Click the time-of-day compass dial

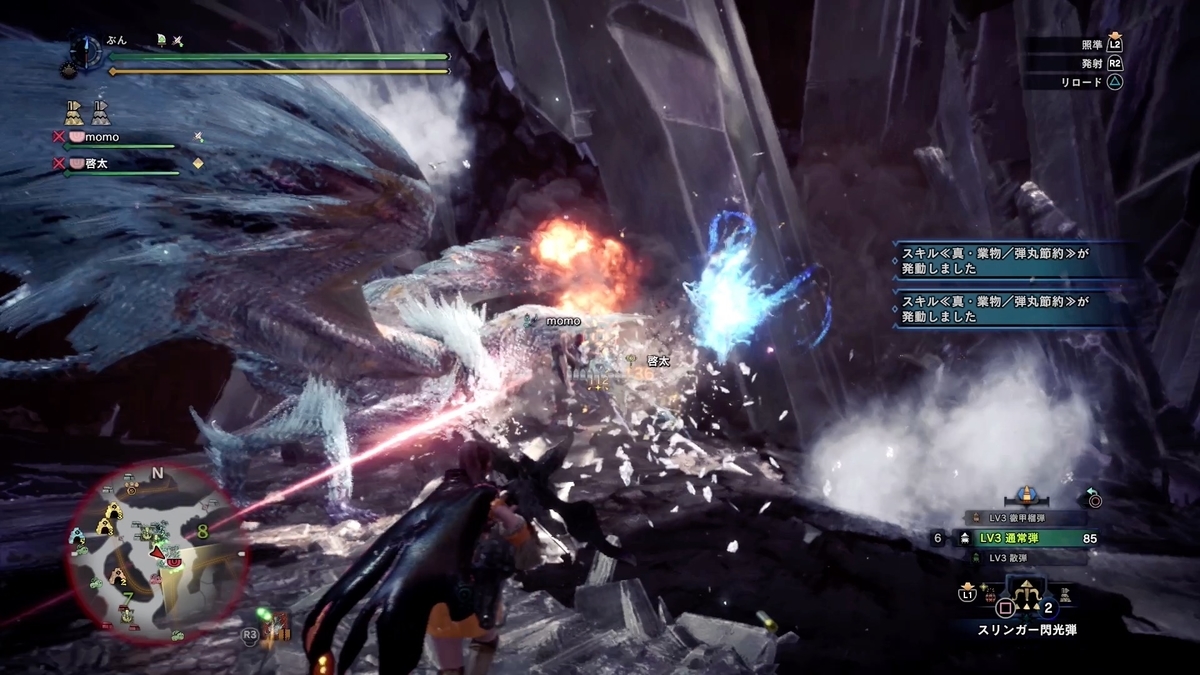pyautogui.click(x=86, y=52)
